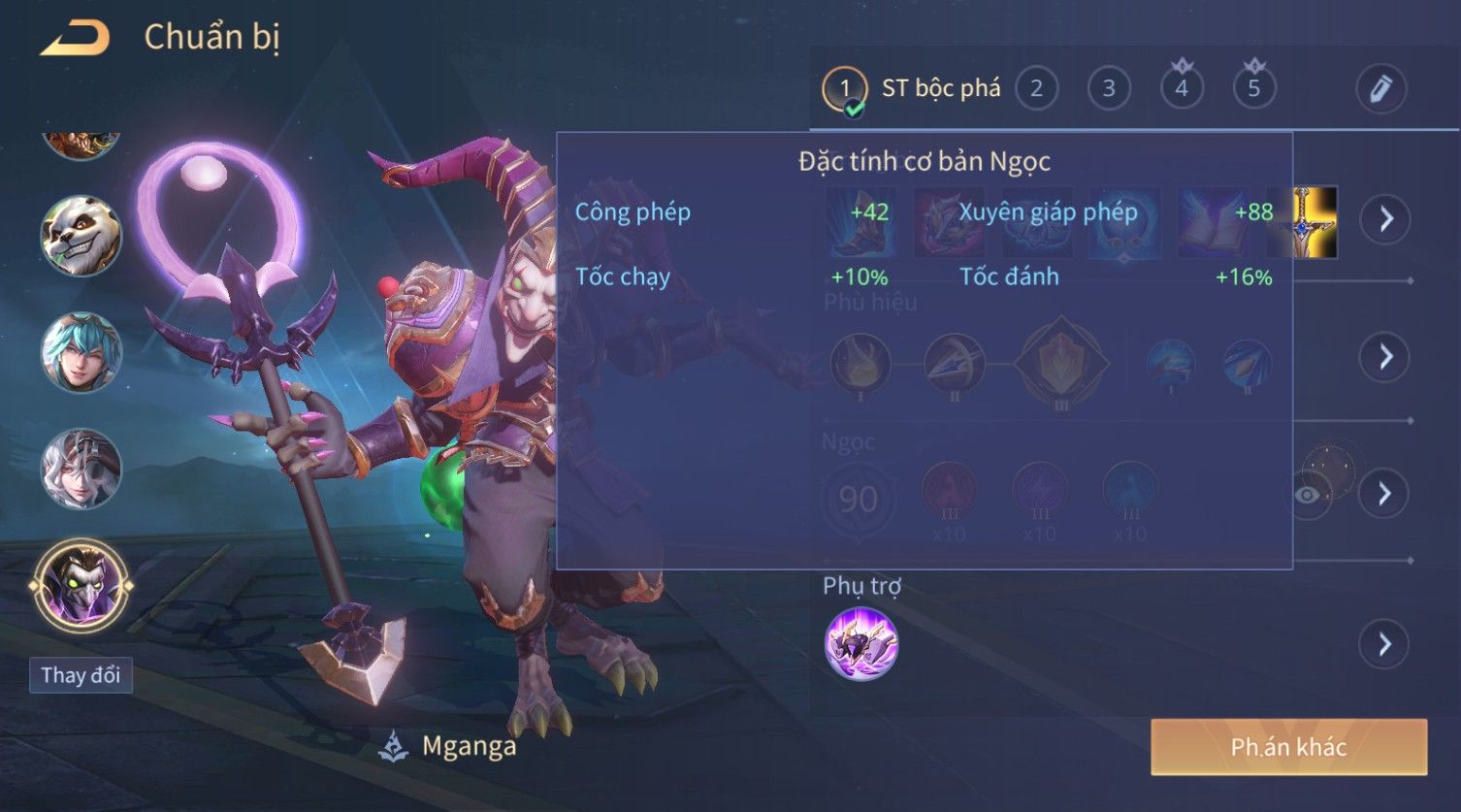The image size is (1461, 812).
Task: Choose the teal-haired hero portrait
Action: 81,352
